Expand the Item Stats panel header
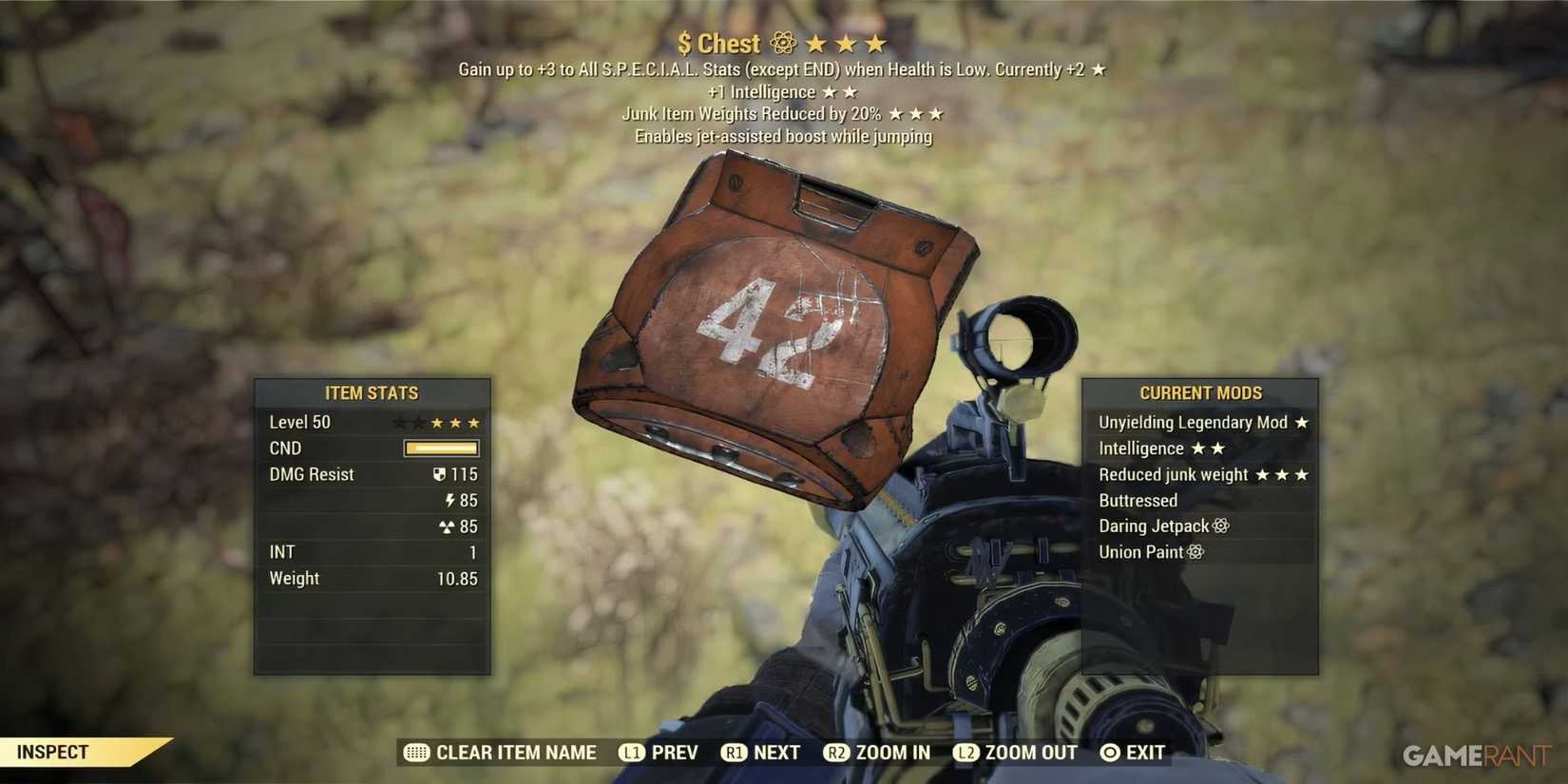 pos(373,392)
